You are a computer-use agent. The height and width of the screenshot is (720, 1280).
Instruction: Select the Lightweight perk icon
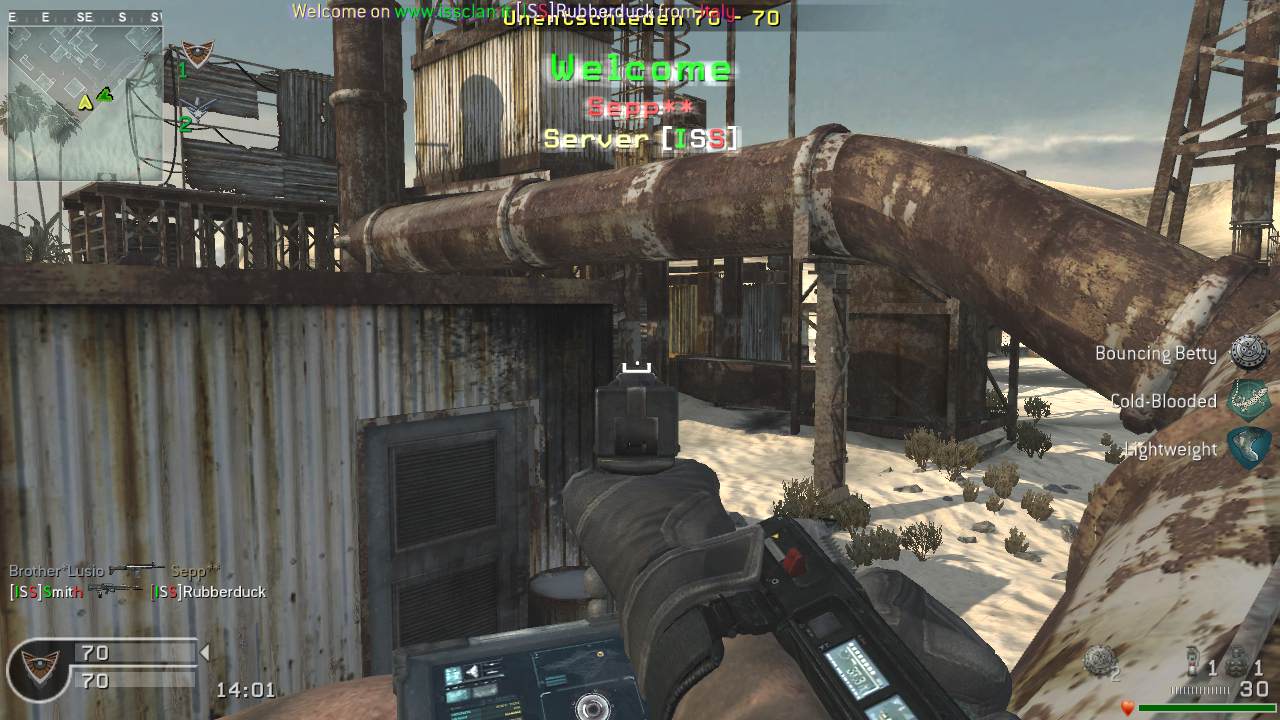(1249, 448)
